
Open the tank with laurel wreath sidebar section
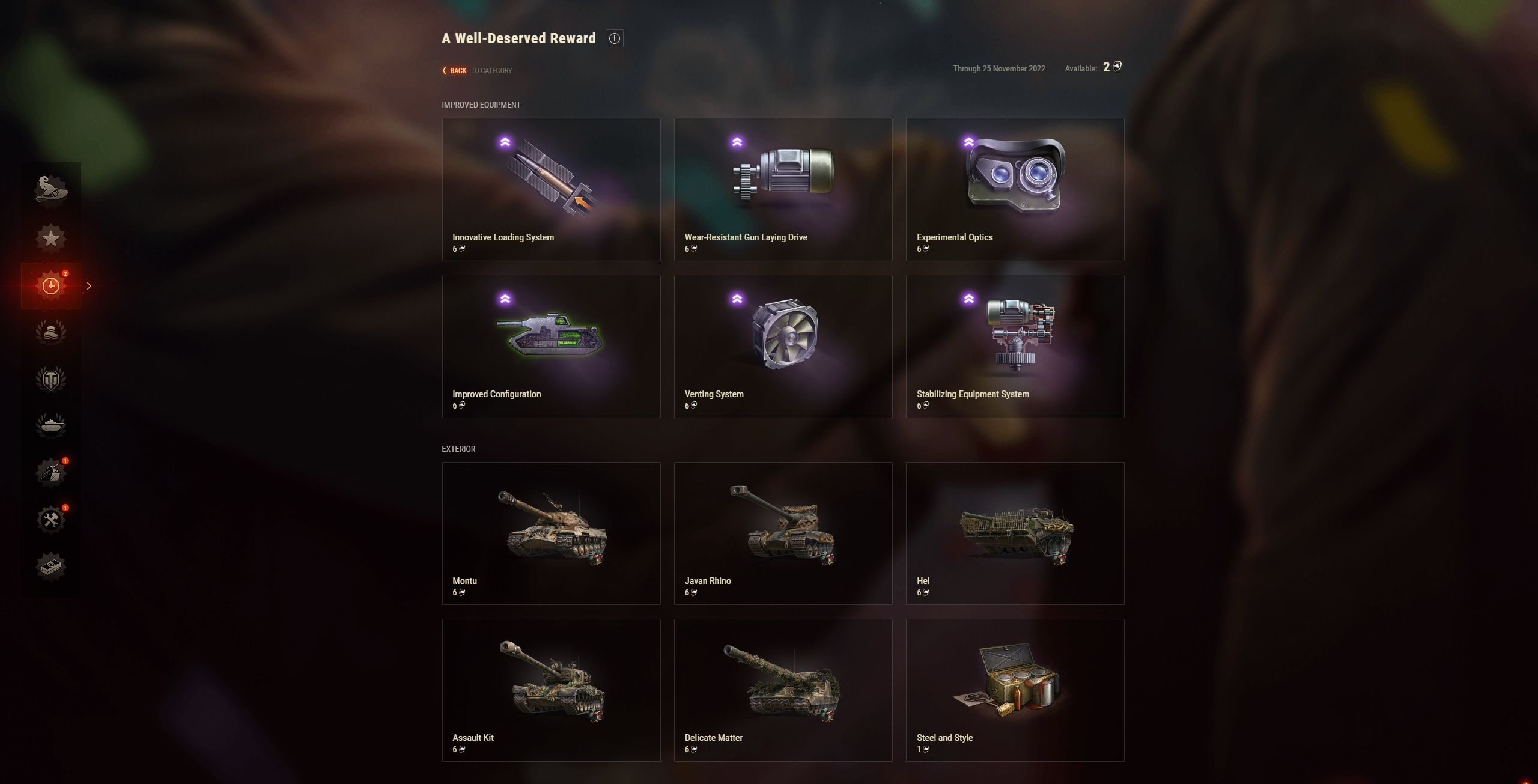point(51,426)
